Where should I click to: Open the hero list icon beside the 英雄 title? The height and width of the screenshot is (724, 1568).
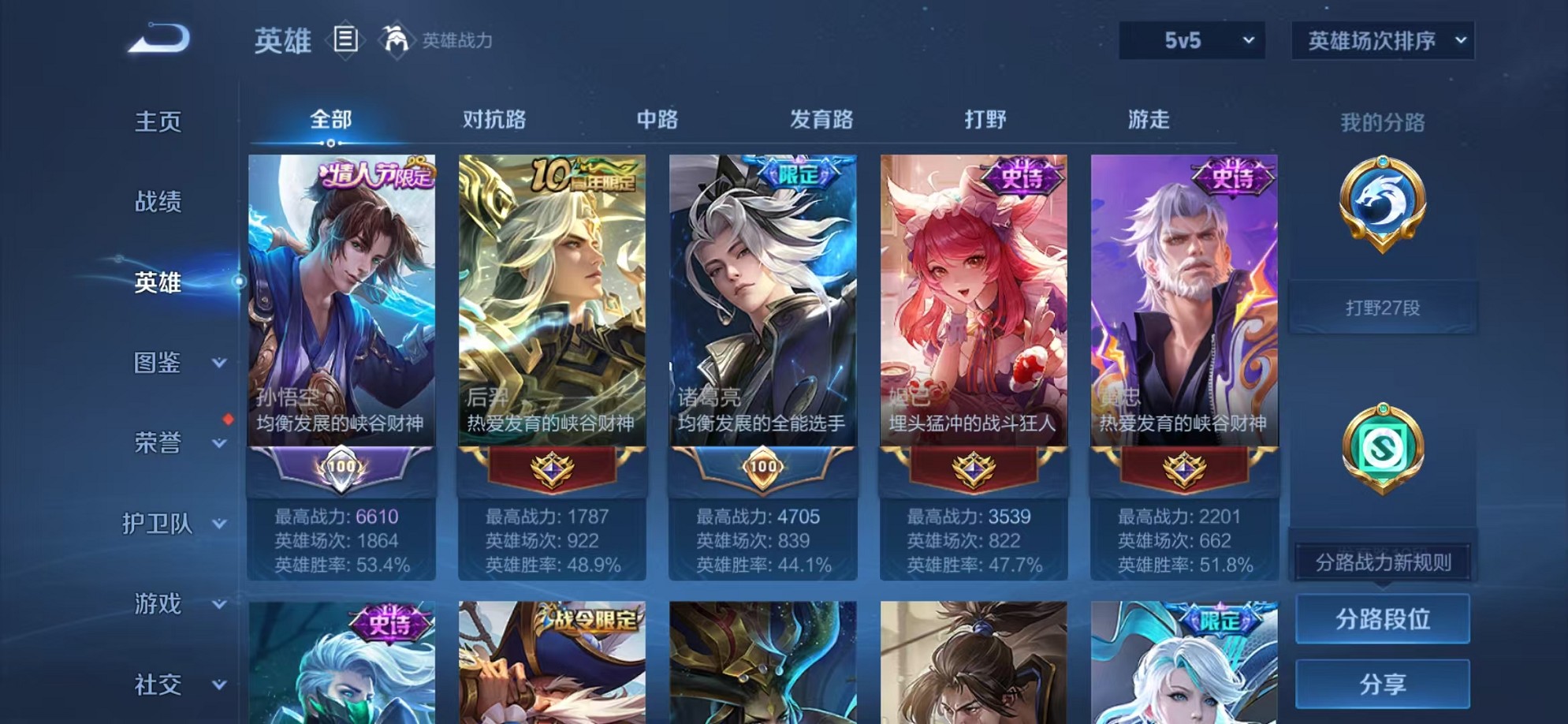[345, 38]
